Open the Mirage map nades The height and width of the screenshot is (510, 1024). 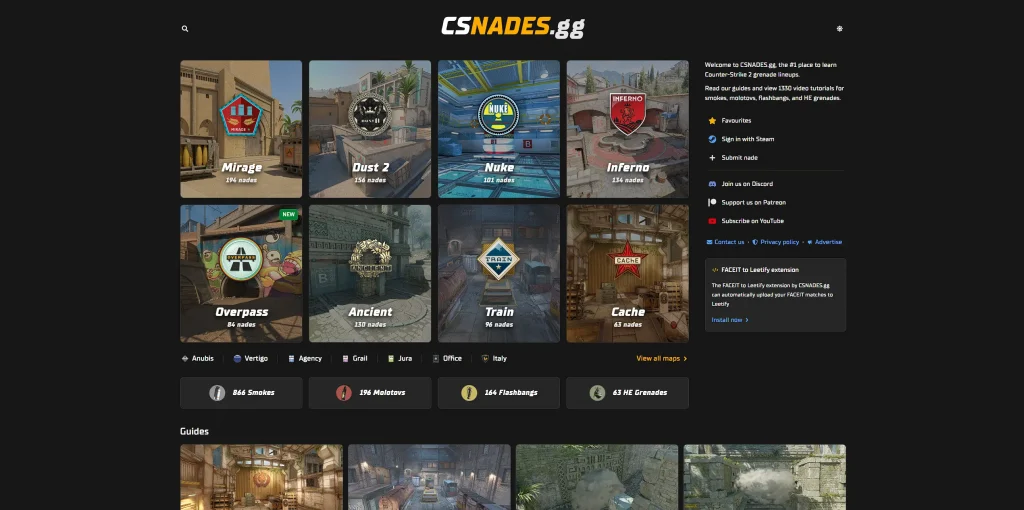coord(241,129)
